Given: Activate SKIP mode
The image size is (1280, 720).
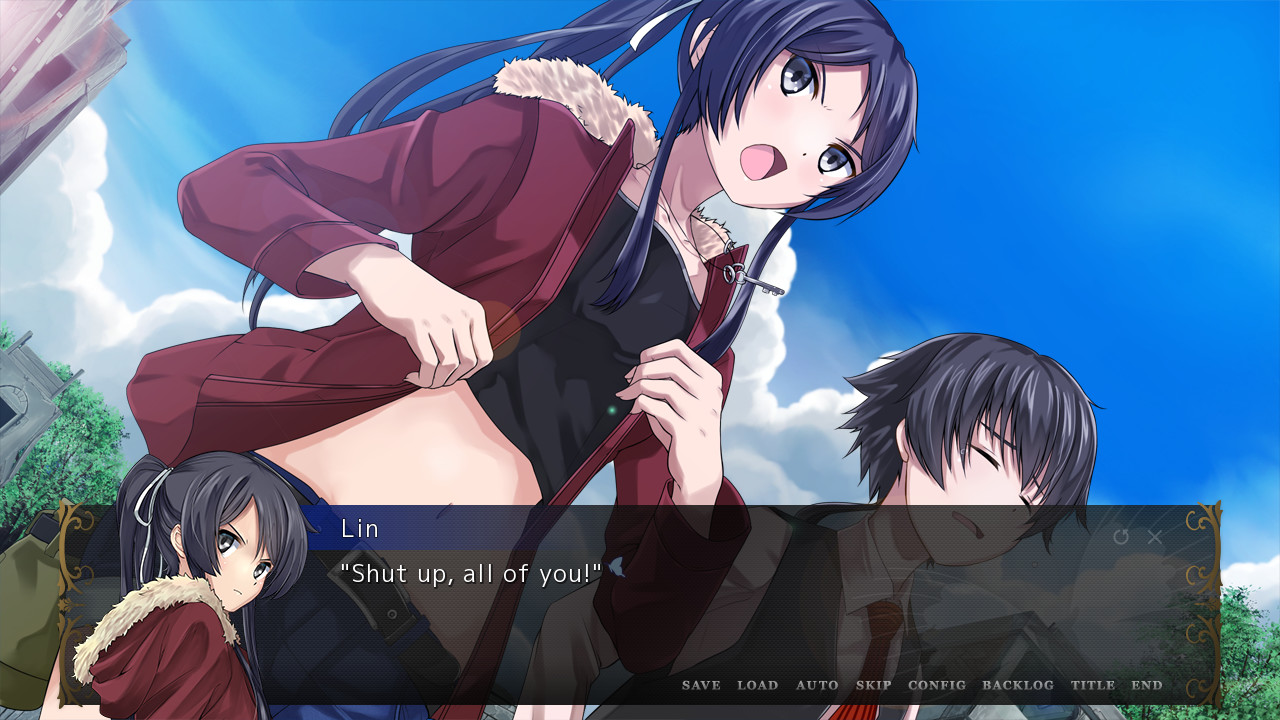Looking at the screenshot, I should [874, 685].
